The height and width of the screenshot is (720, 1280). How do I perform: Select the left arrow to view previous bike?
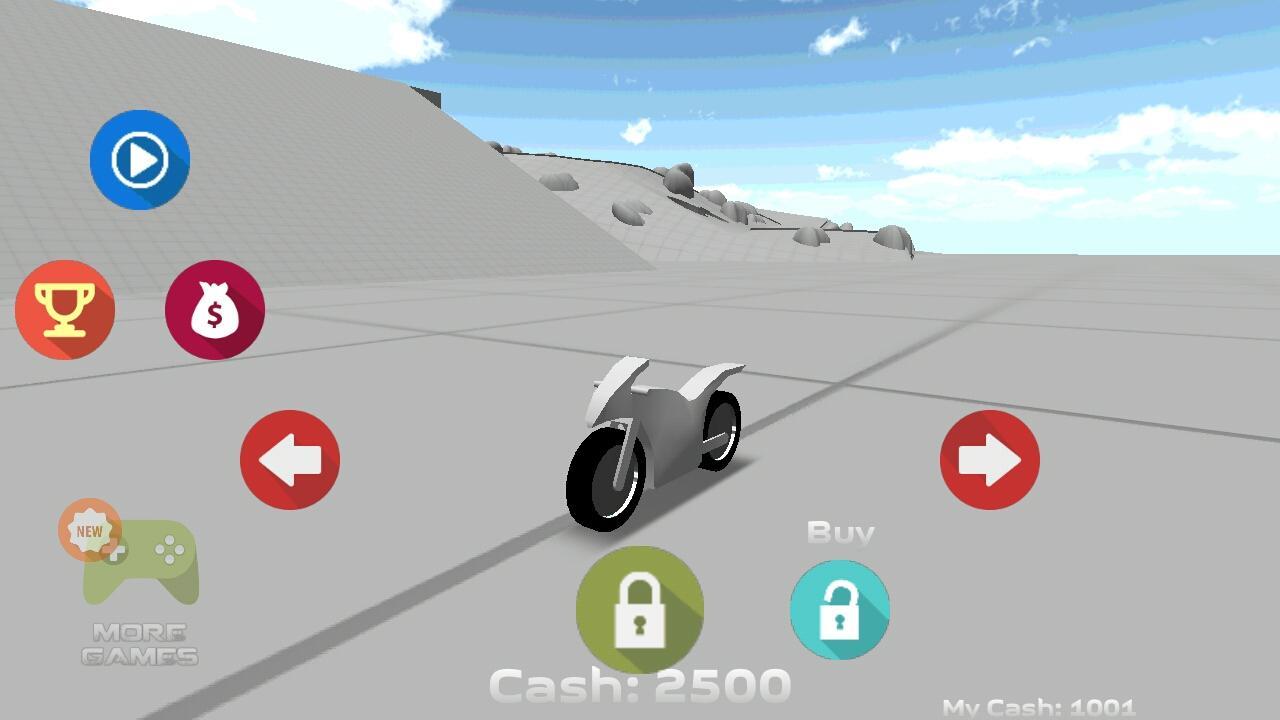click(289, 459)
